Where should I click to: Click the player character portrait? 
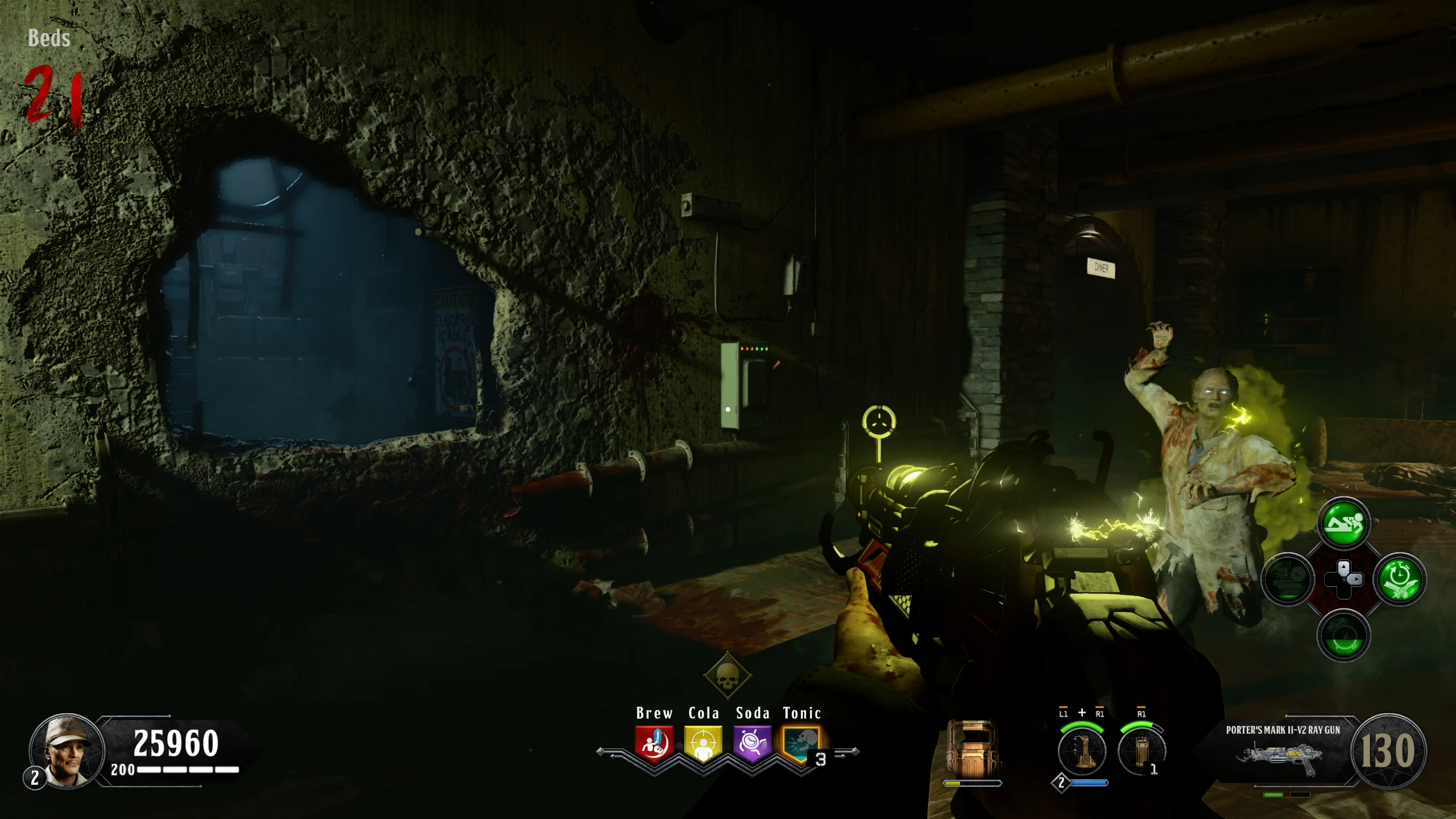tap(67, 750)
